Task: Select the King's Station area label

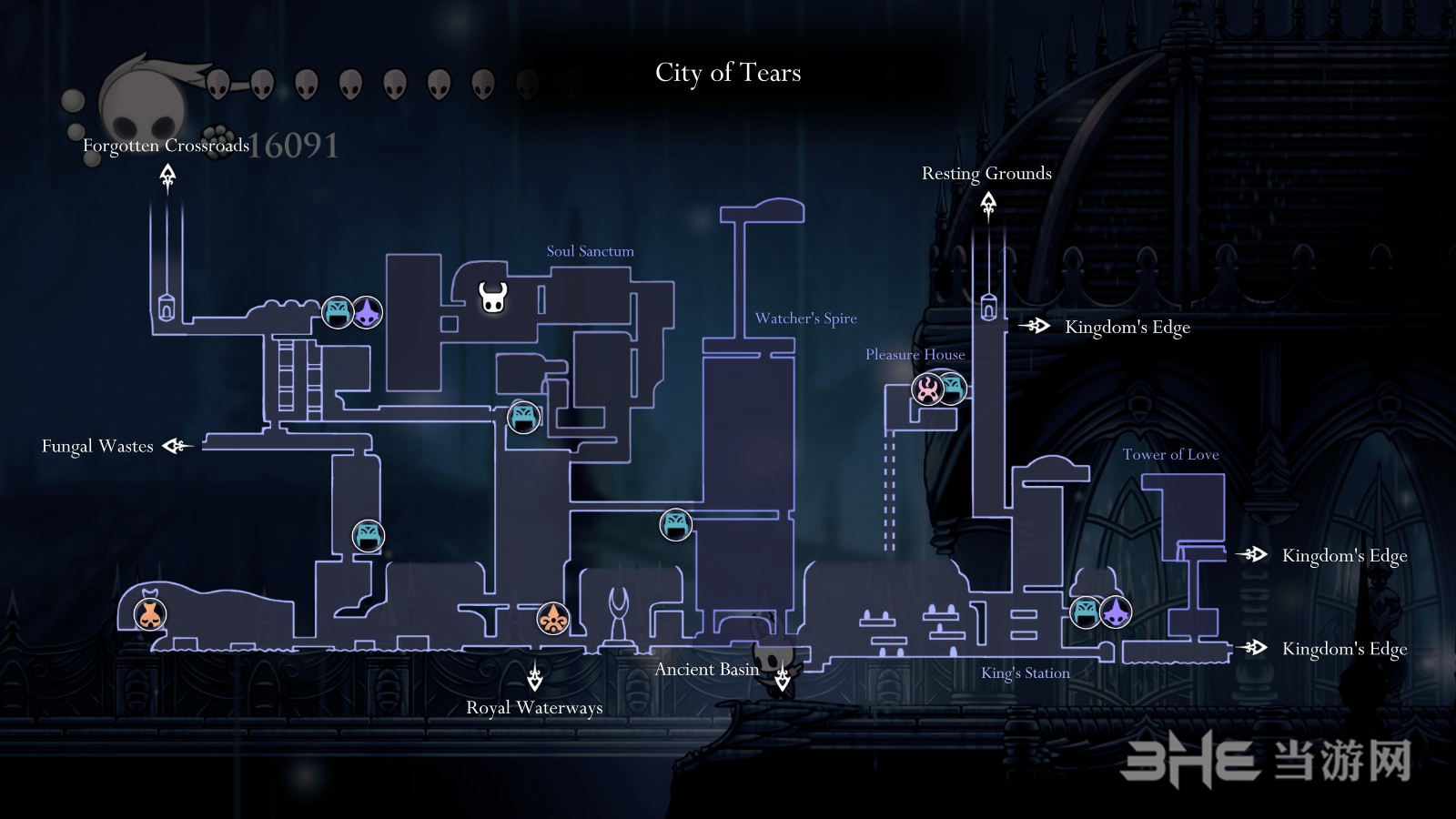Action: [x=1025, y=673]
